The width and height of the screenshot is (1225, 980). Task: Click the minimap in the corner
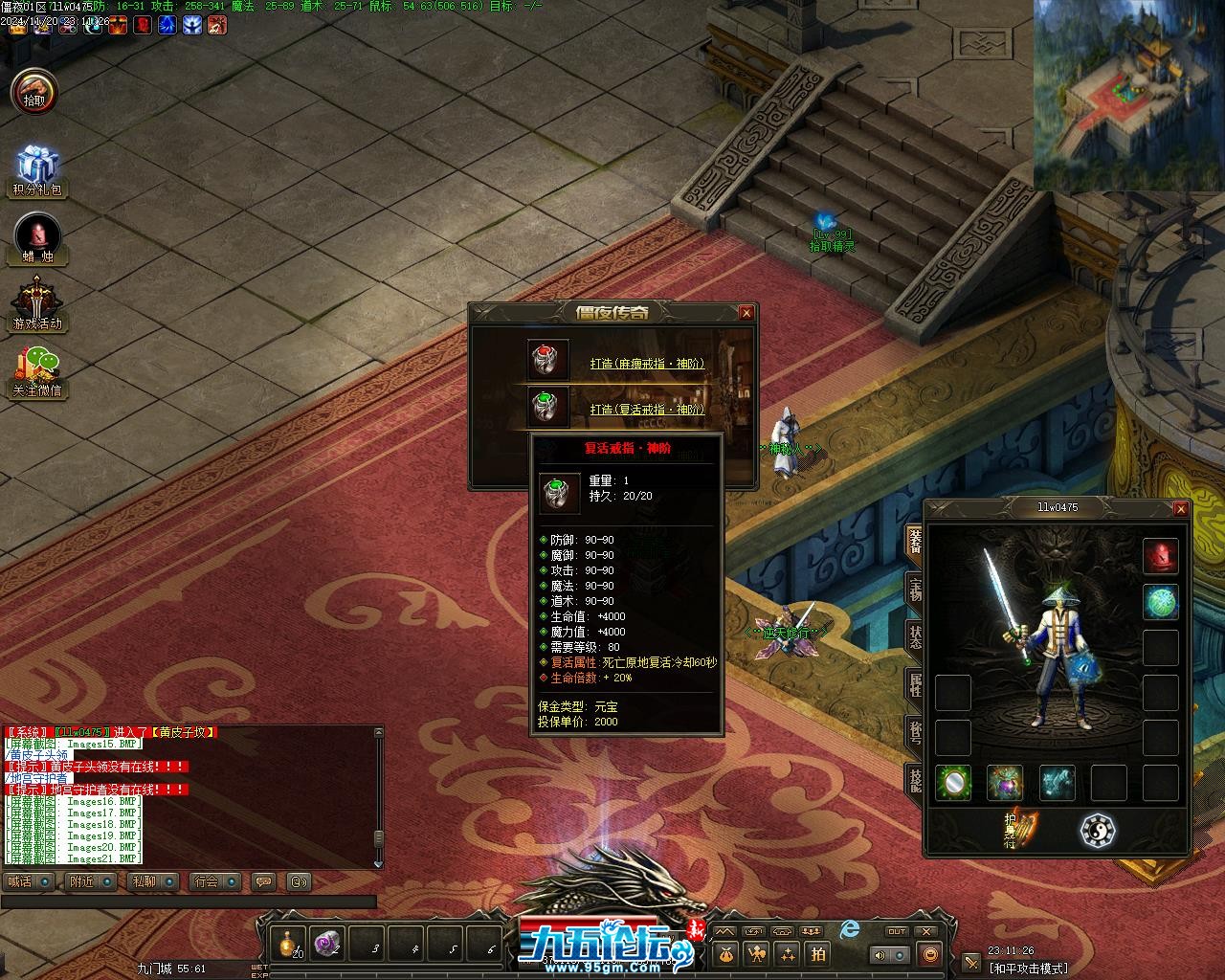[x=1128, y=94]
